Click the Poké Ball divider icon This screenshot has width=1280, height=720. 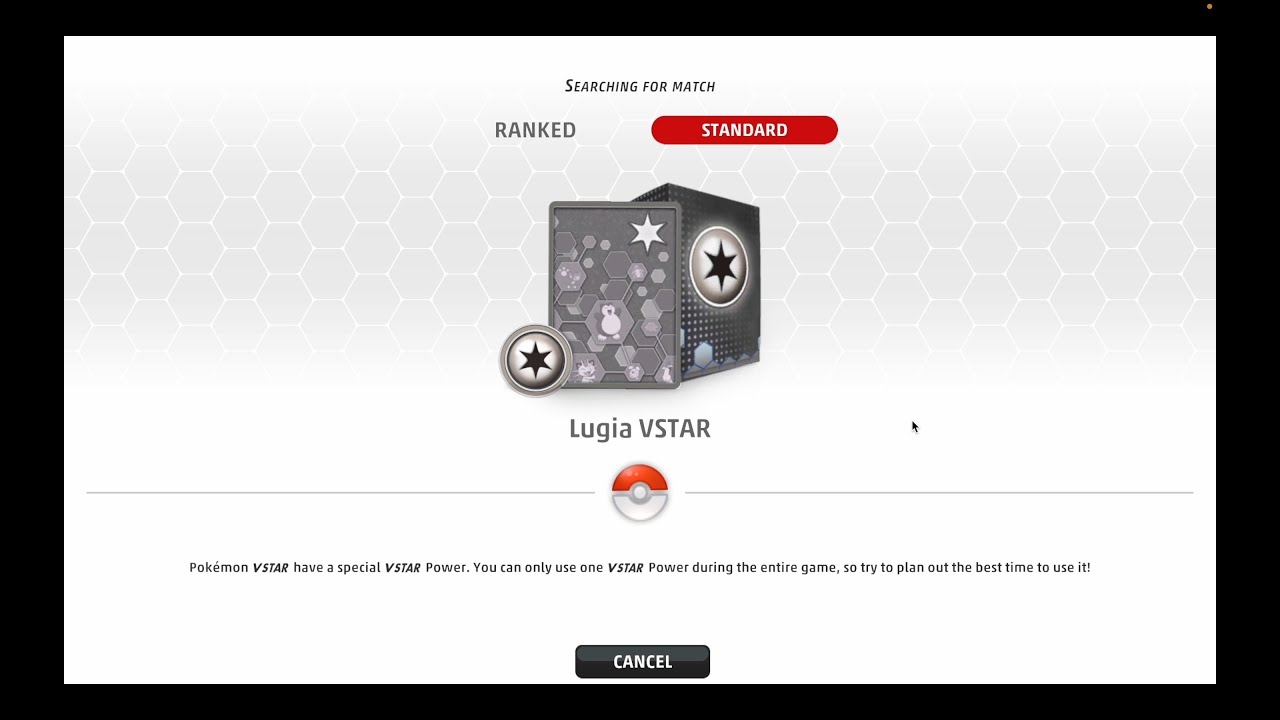[x=640, y=490]
